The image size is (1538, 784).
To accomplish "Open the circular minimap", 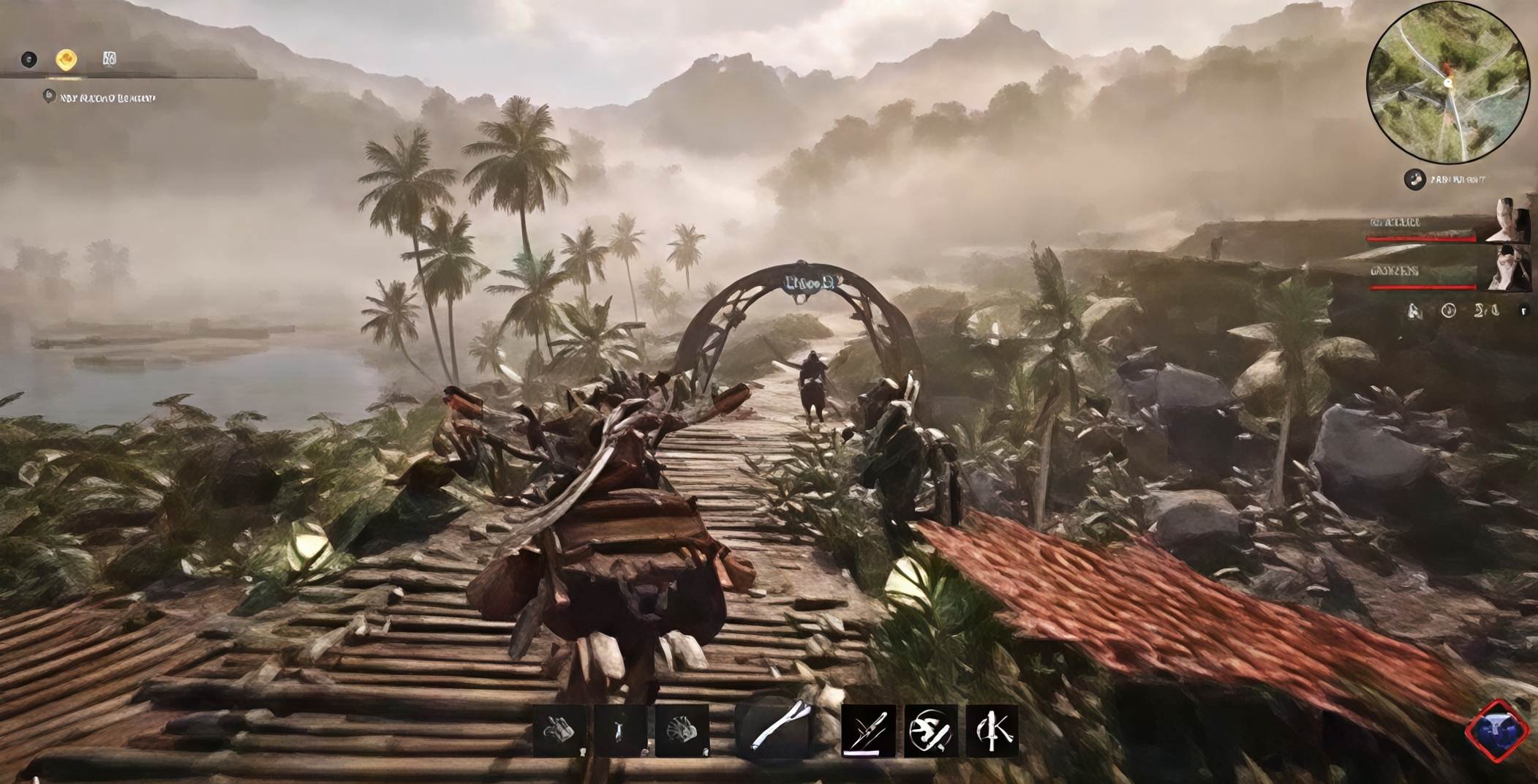I will (1447, 83).
